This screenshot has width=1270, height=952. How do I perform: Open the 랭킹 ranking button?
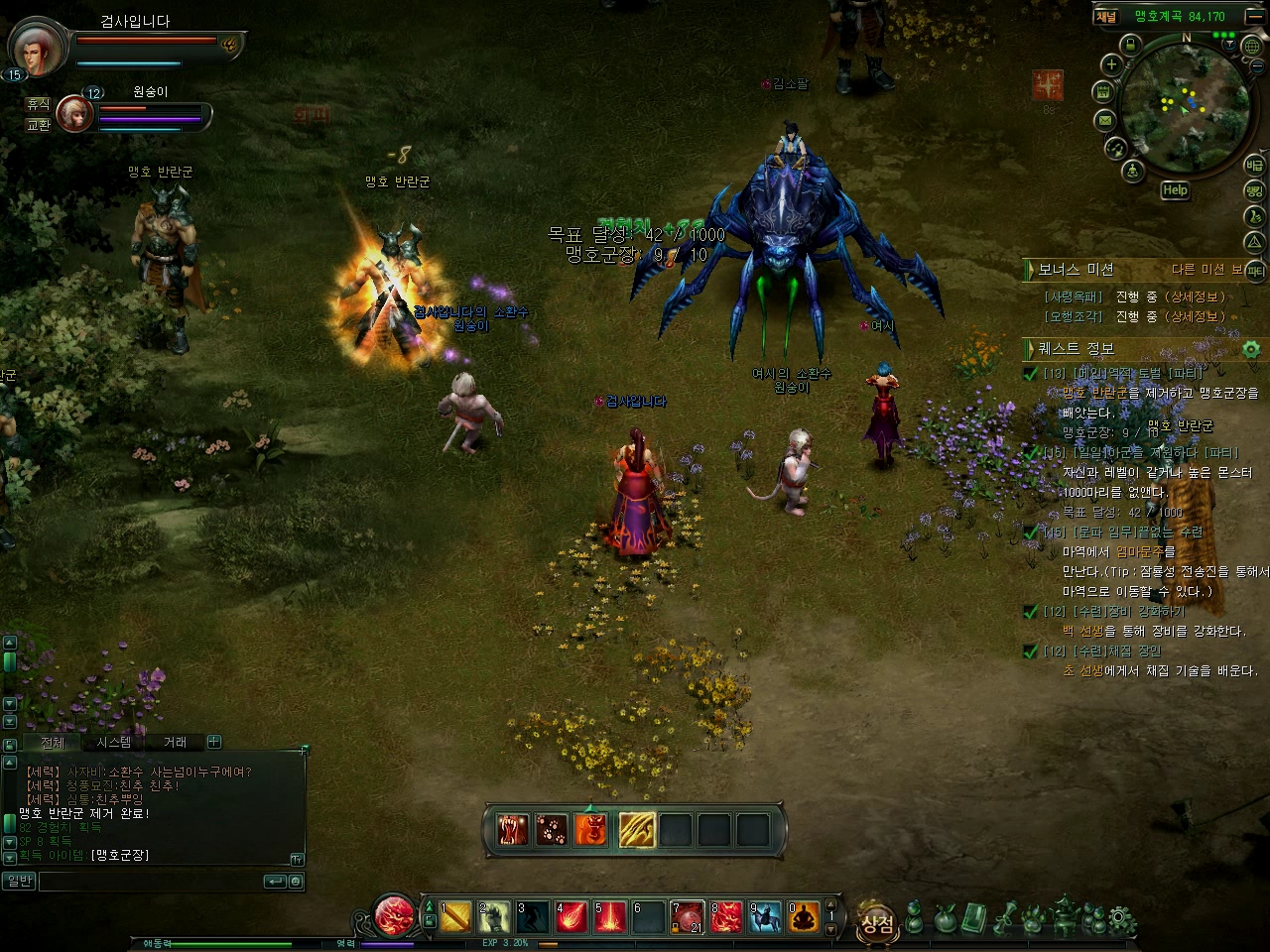pos(1255,189)
